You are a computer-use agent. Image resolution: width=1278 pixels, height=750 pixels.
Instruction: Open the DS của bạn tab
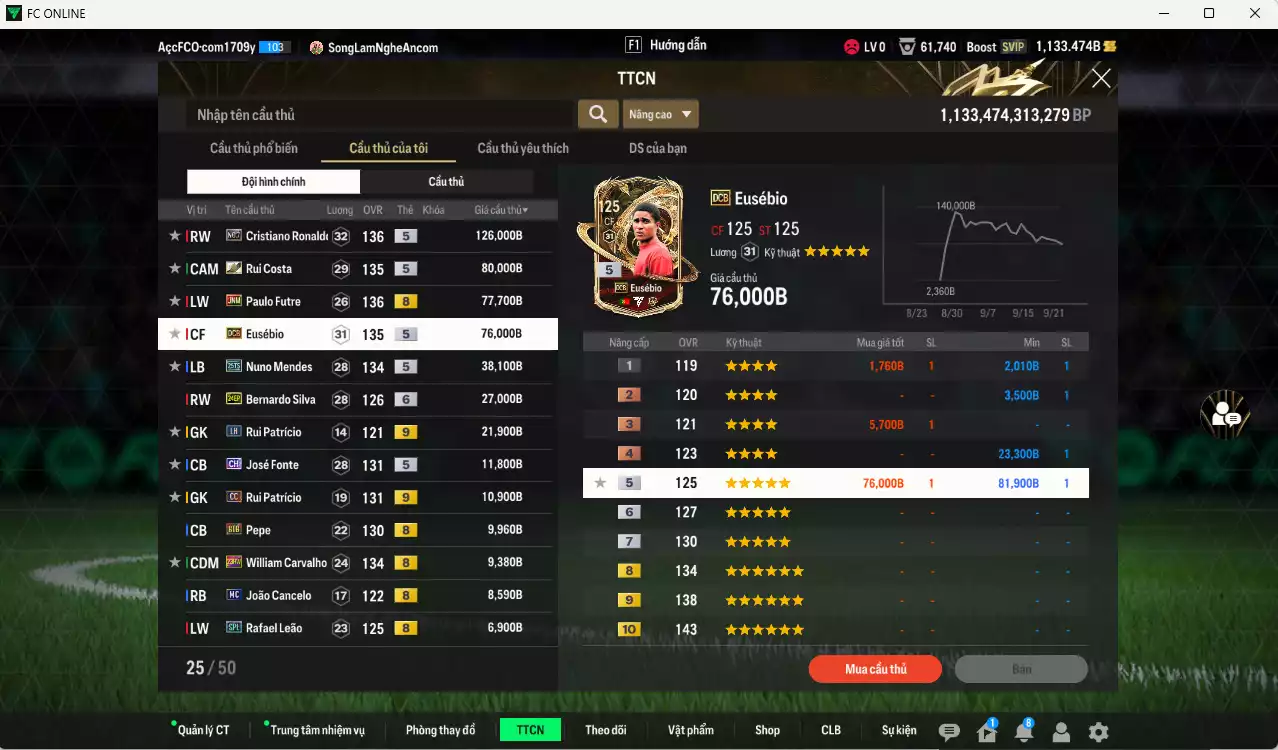[x=657, y=148]
